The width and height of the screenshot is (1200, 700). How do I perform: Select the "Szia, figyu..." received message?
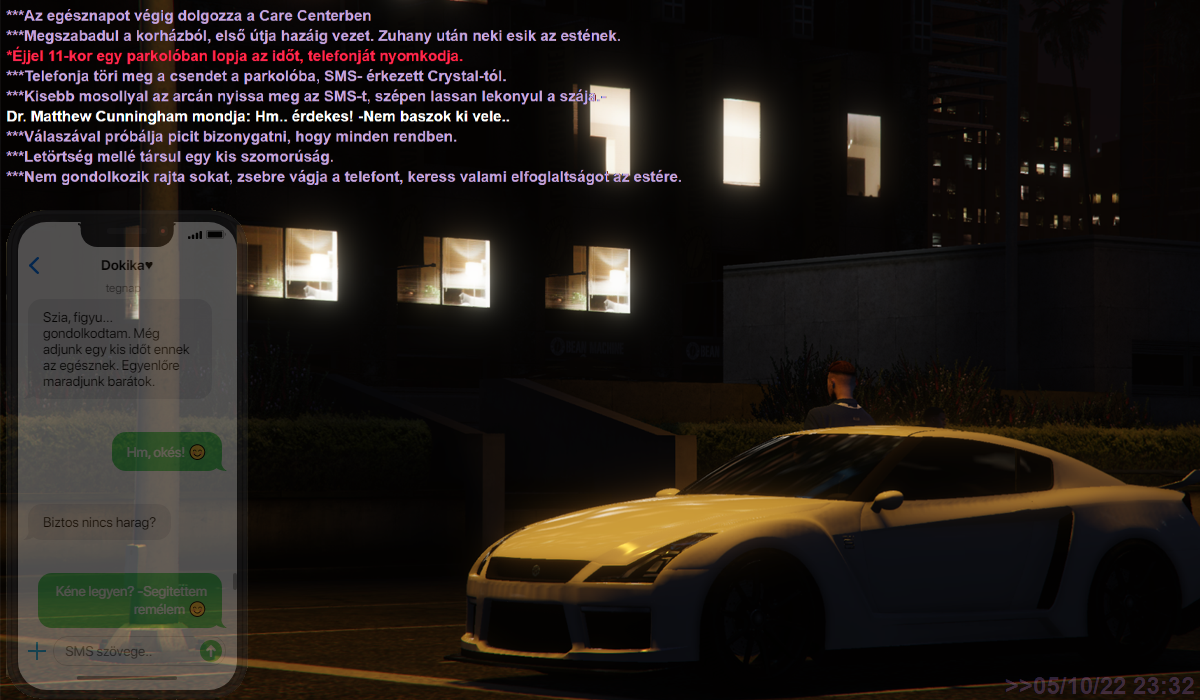click(x=120, y=349)
